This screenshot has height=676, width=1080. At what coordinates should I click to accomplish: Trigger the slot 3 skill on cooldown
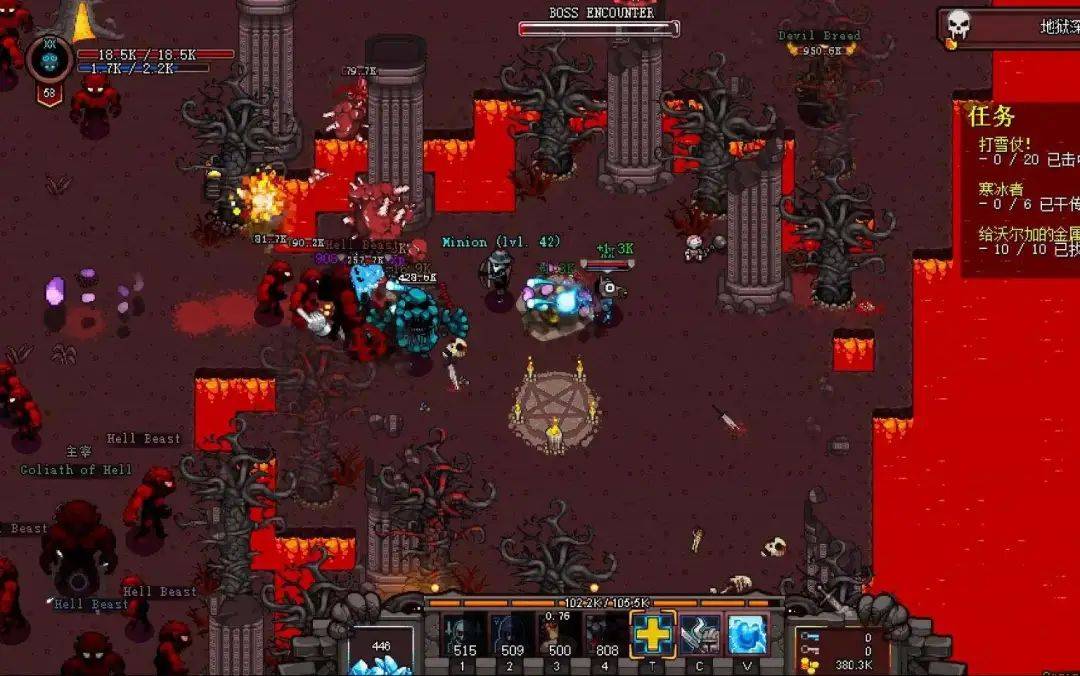558,634
